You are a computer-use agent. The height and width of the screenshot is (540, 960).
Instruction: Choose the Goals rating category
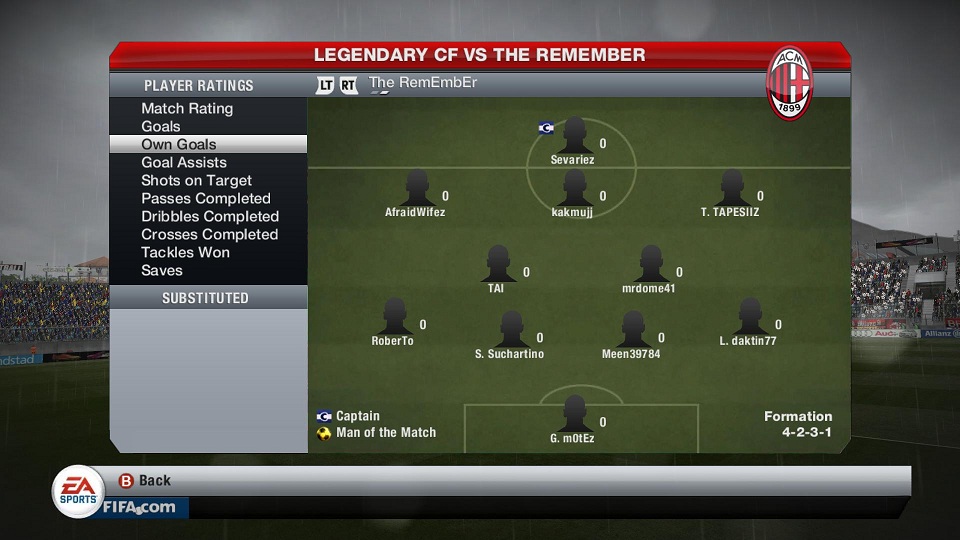[161, 126]
